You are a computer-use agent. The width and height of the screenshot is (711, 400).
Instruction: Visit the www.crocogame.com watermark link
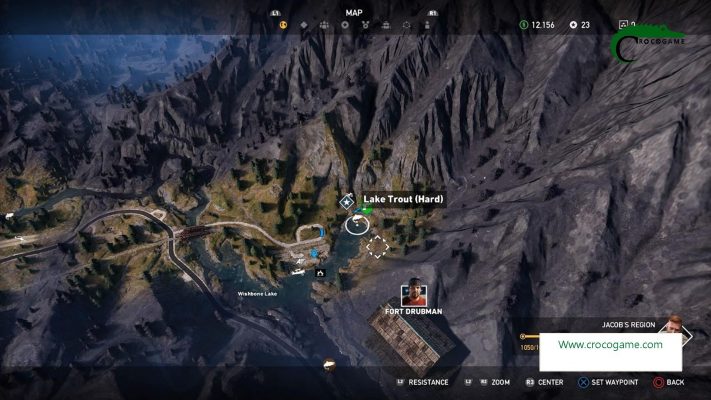[610, 345]
